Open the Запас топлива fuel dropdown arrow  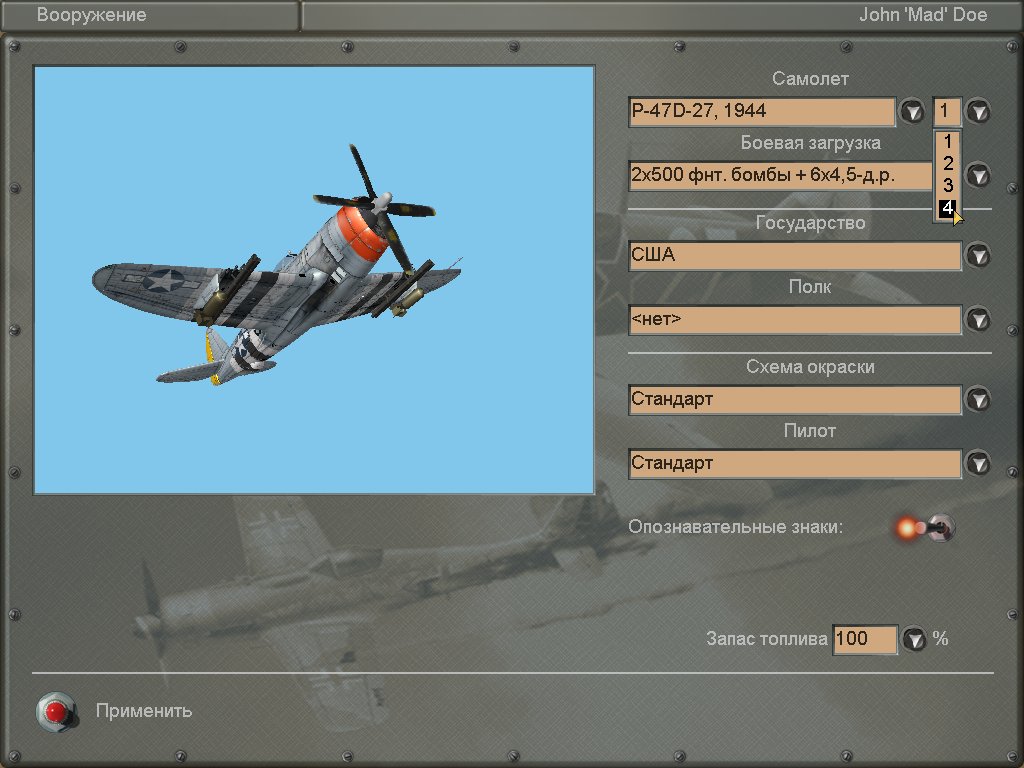[914, 639]
